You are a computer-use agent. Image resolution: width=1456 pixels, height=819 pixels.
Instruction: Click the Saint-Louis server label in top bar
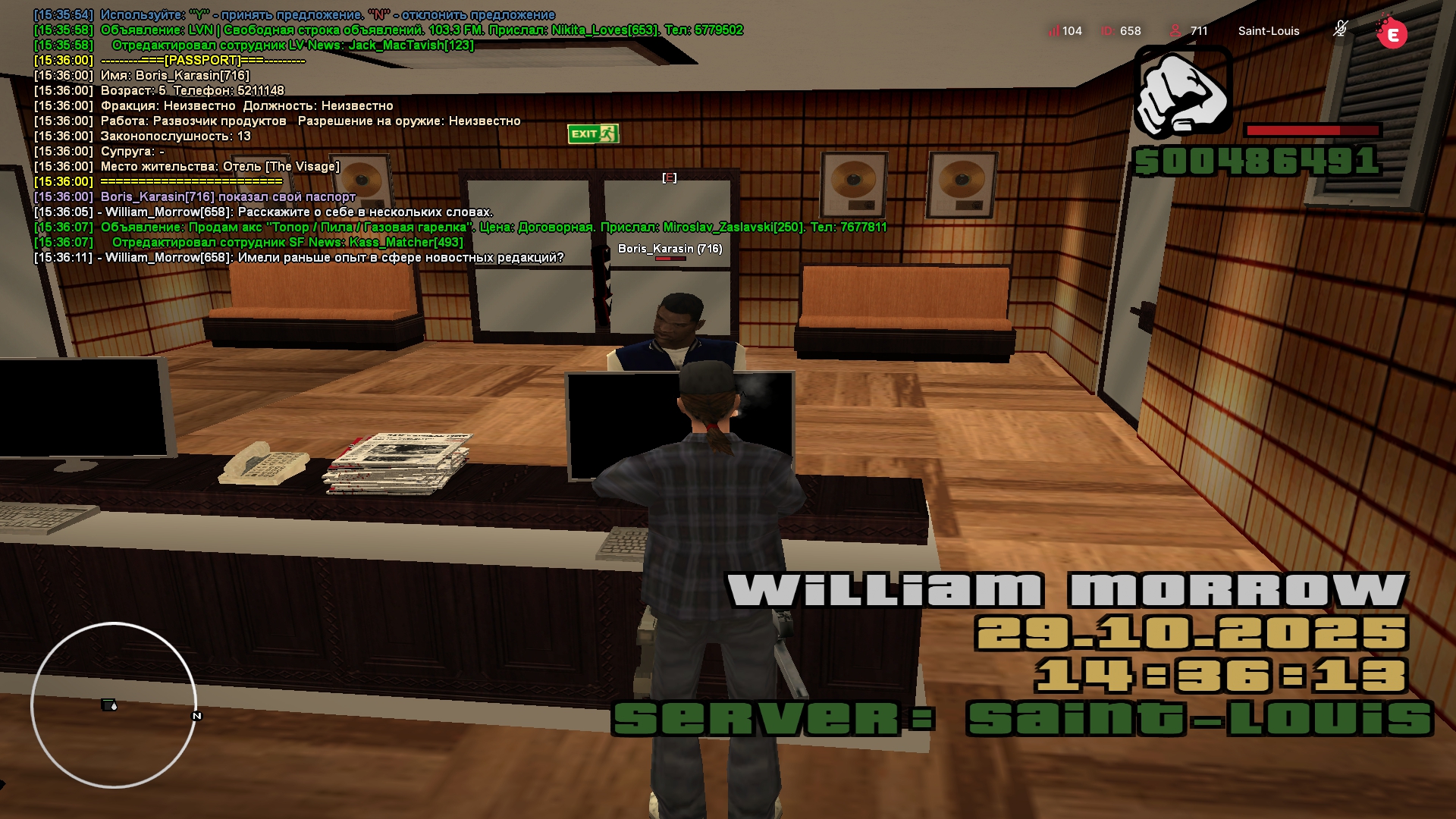point(1268,31)
